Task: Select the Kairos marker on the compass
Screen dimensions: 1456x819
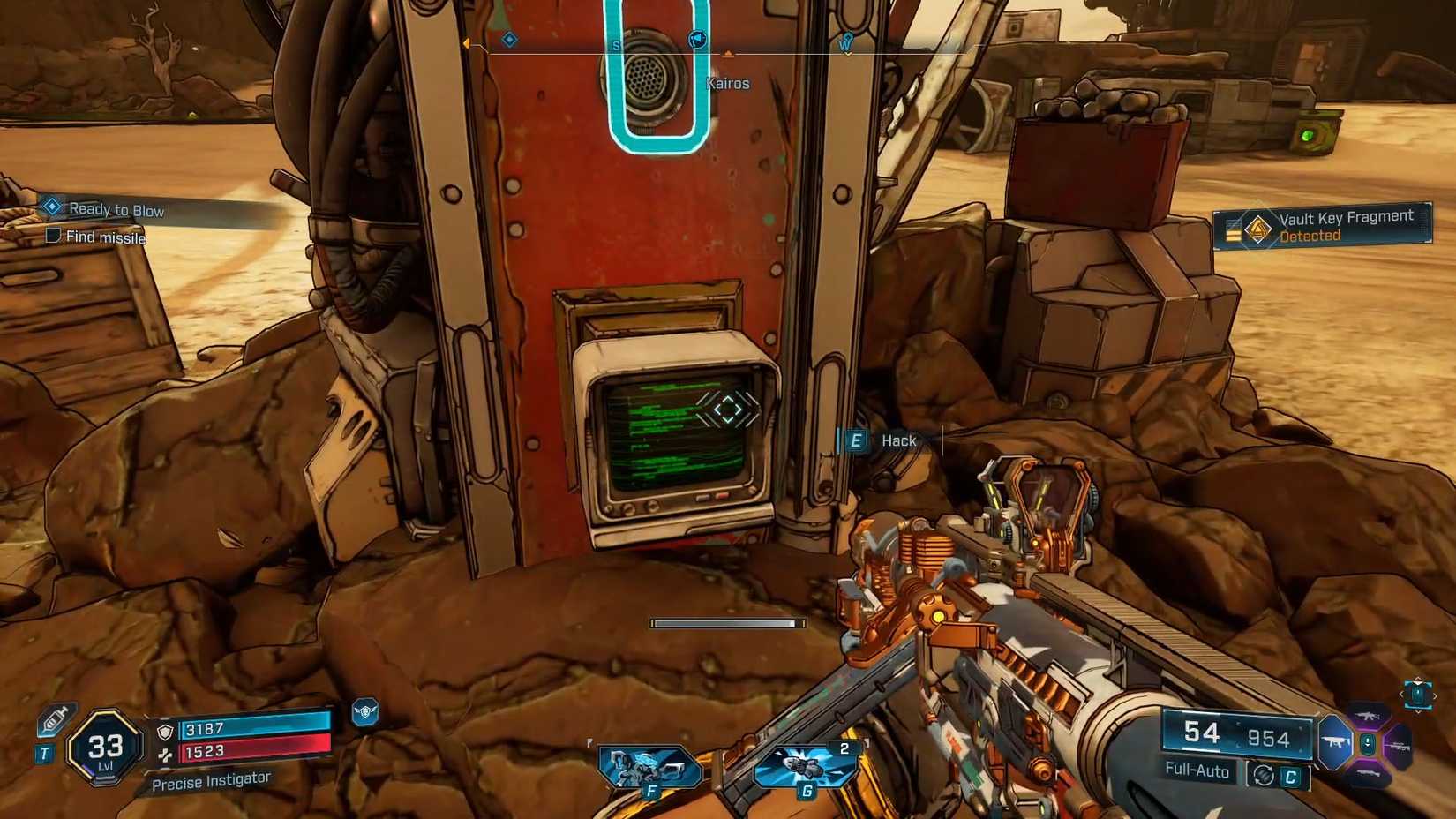Action: (x=727, y=53)
